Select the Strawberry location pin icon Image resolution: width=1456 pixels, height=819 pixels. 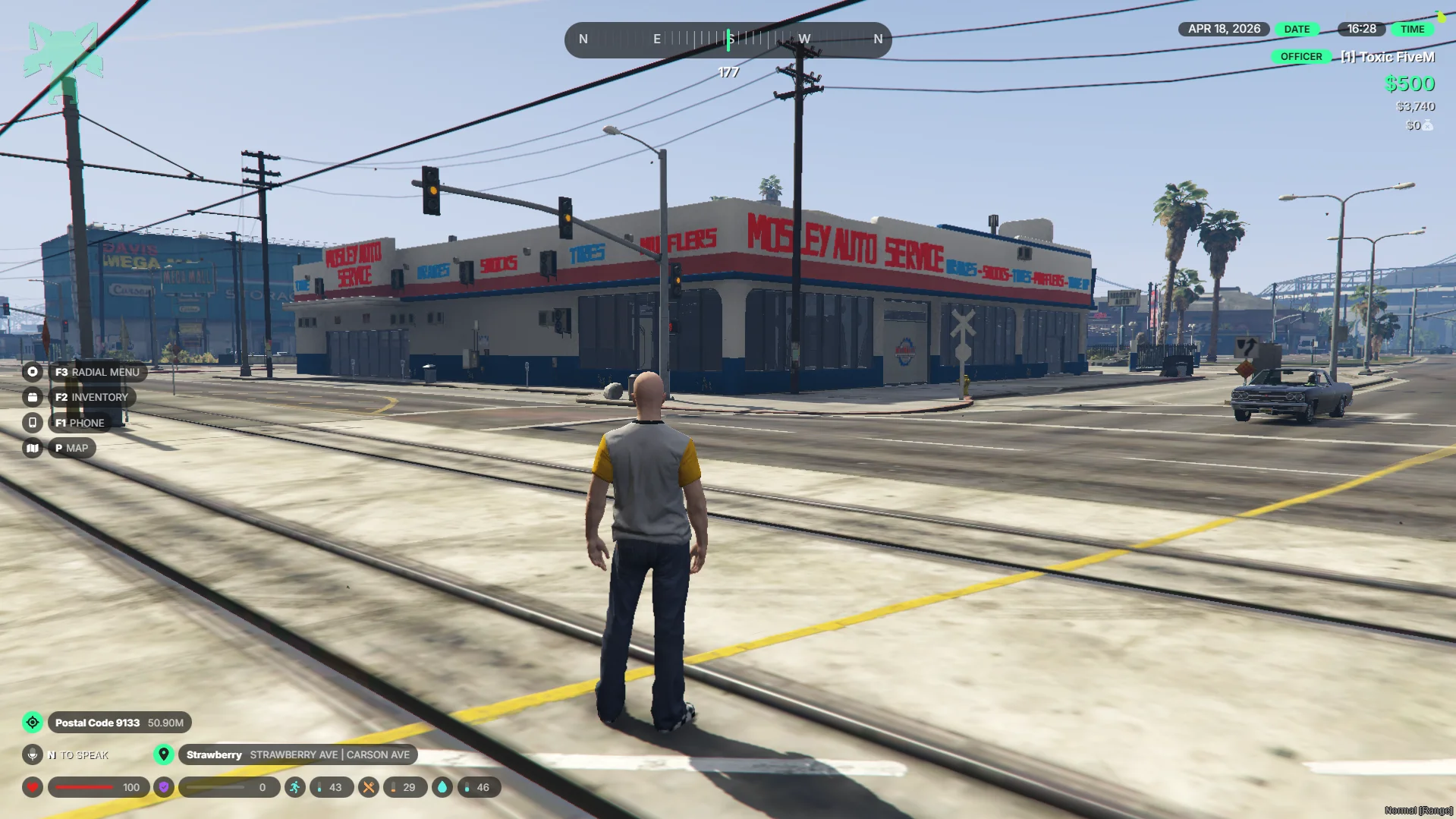click(x=164, y=754)
